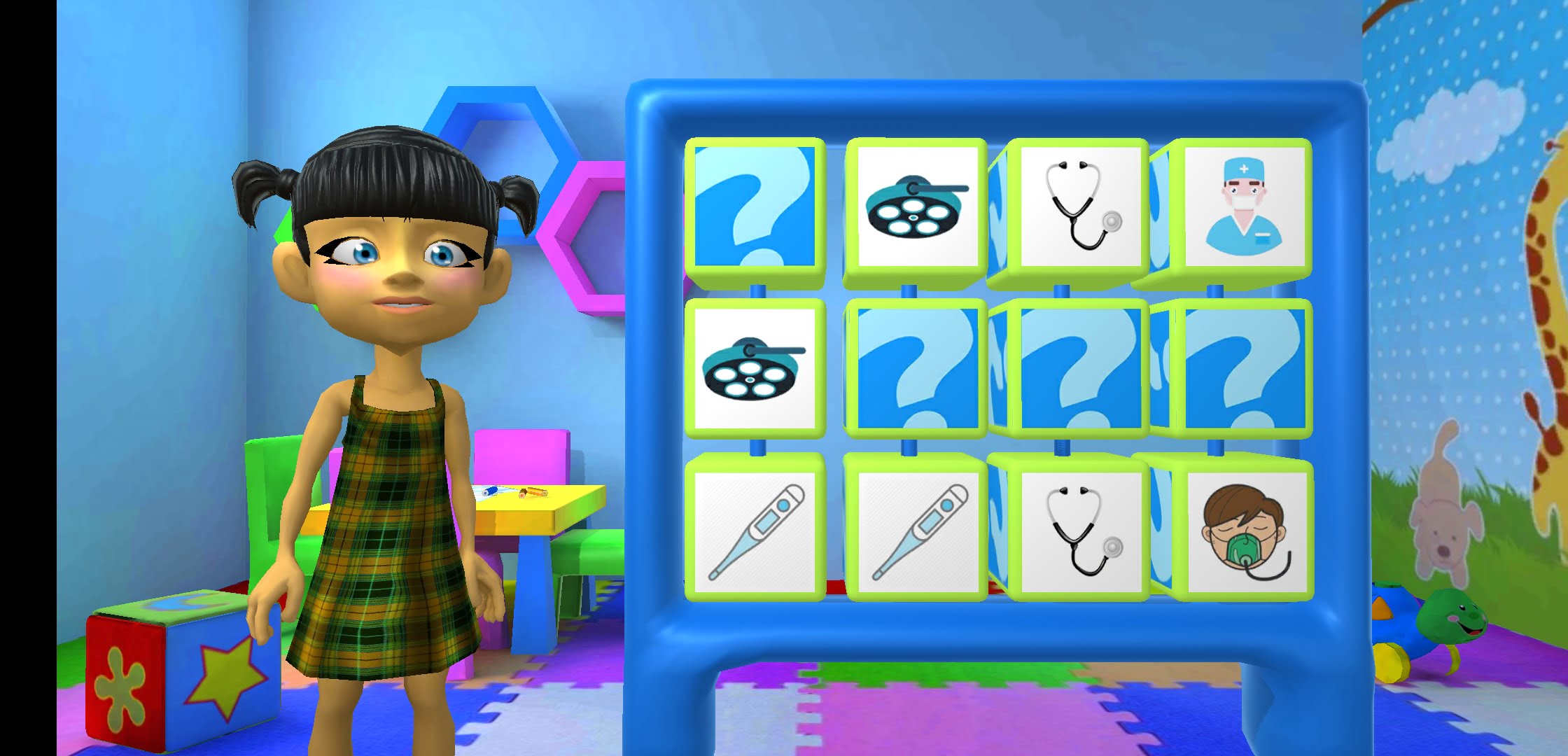
Task: Reveal the question mark tile below the doctor
Action: point(1245,369)
